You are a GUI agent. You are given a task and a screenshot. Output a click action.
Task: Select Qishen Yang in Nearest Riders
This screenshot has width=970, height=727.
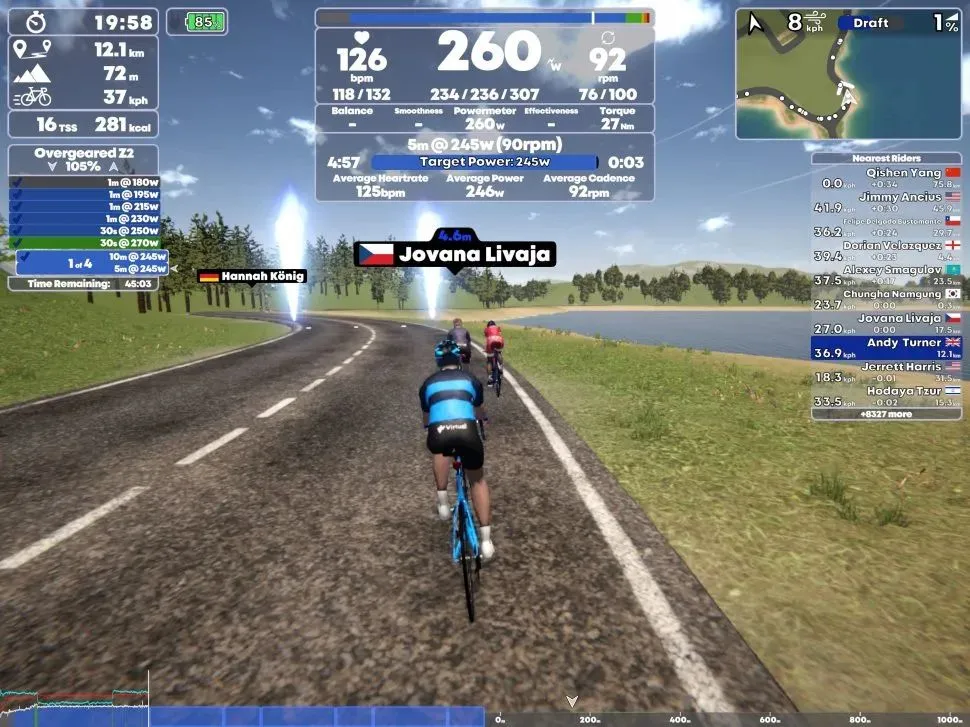(x=886, y=178)
